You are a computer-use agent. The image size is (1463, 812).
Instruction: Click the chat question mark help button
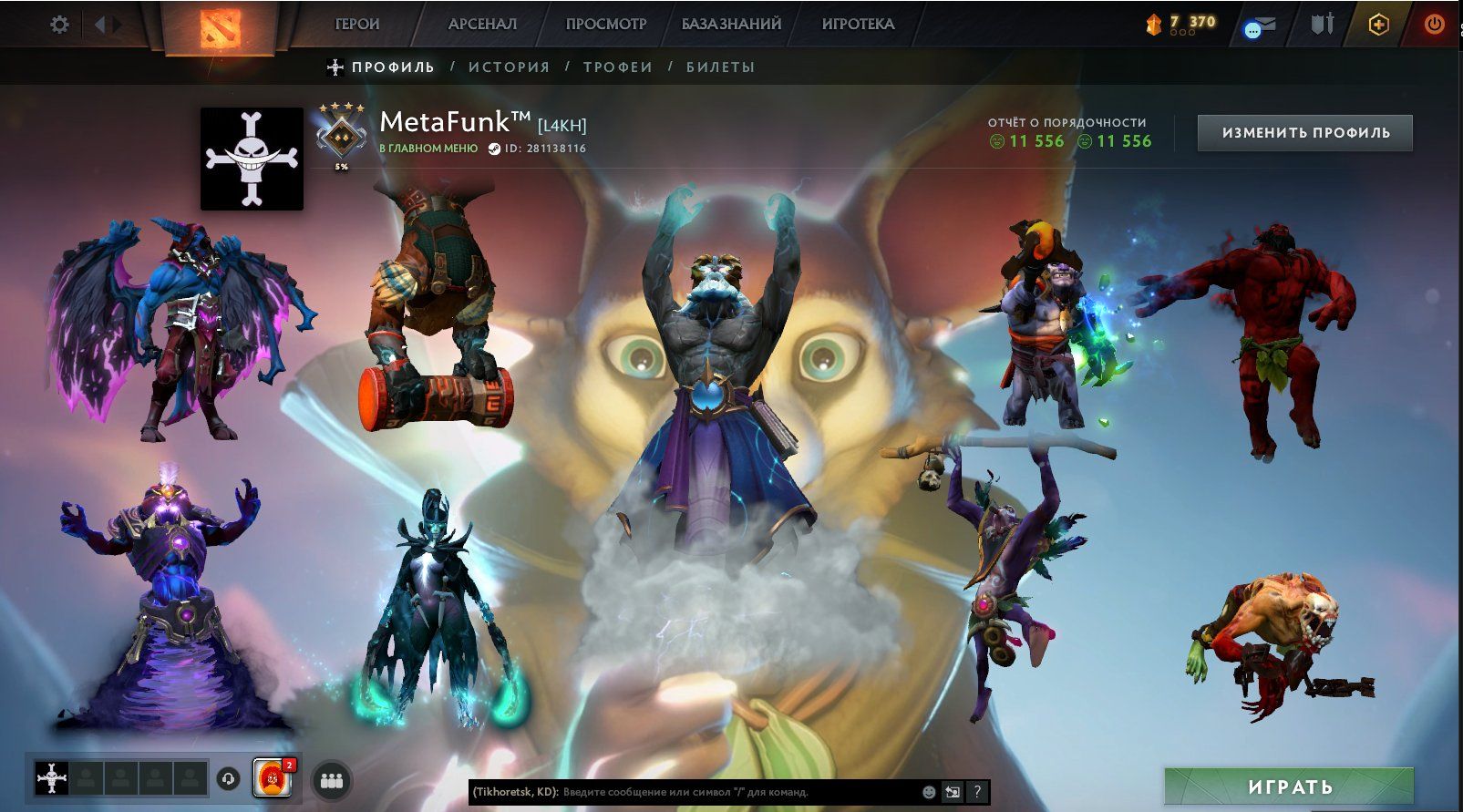977,792
